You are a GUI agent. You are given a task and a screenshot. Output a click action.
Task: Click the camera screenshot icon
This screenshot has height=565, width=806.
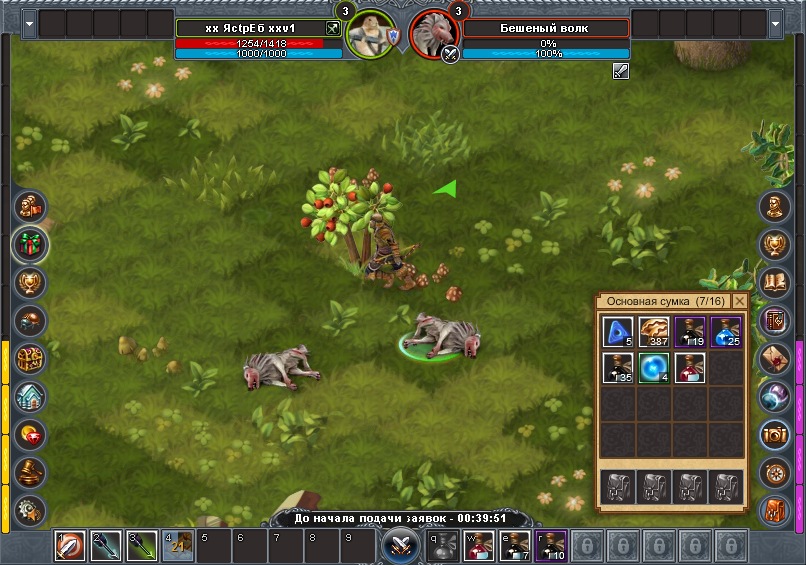coord(775,434)
